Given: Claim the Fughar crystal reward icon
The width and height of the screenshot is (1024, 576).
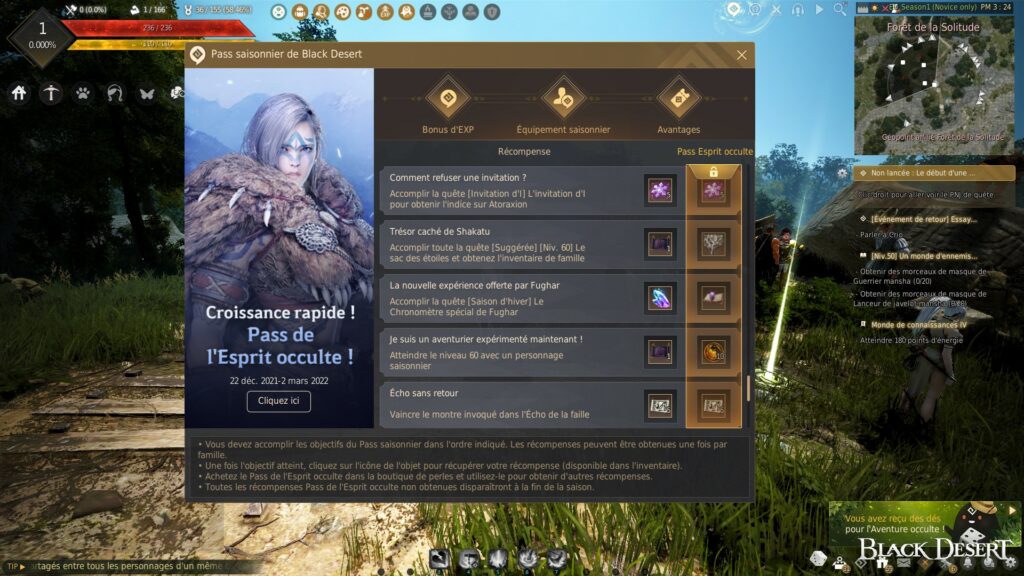Looking at the screenshot, I should point(659,298).
